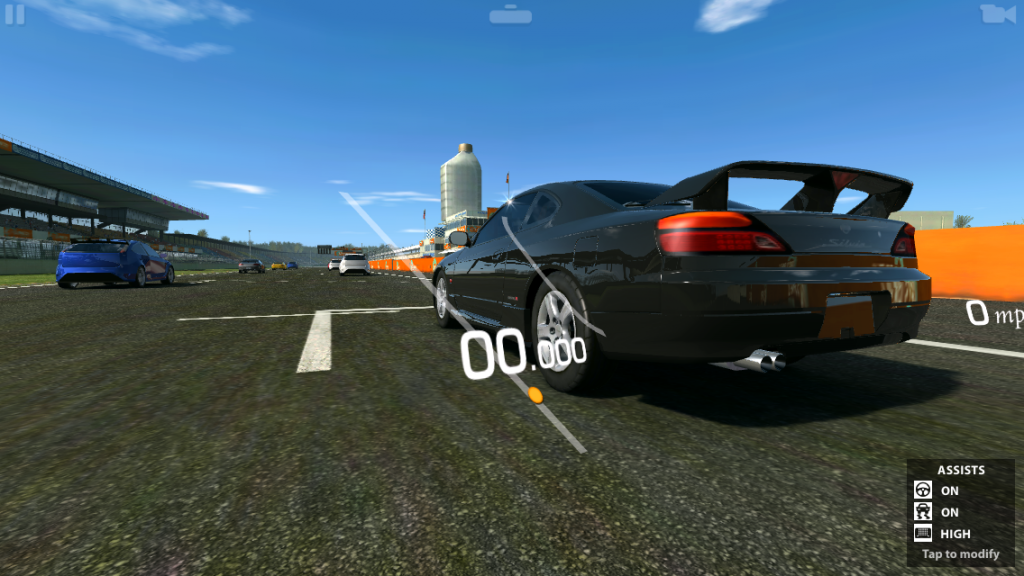Viewport: 1024px width, 576px height.
Task: Change the camera view
Action: coord(996,14)
